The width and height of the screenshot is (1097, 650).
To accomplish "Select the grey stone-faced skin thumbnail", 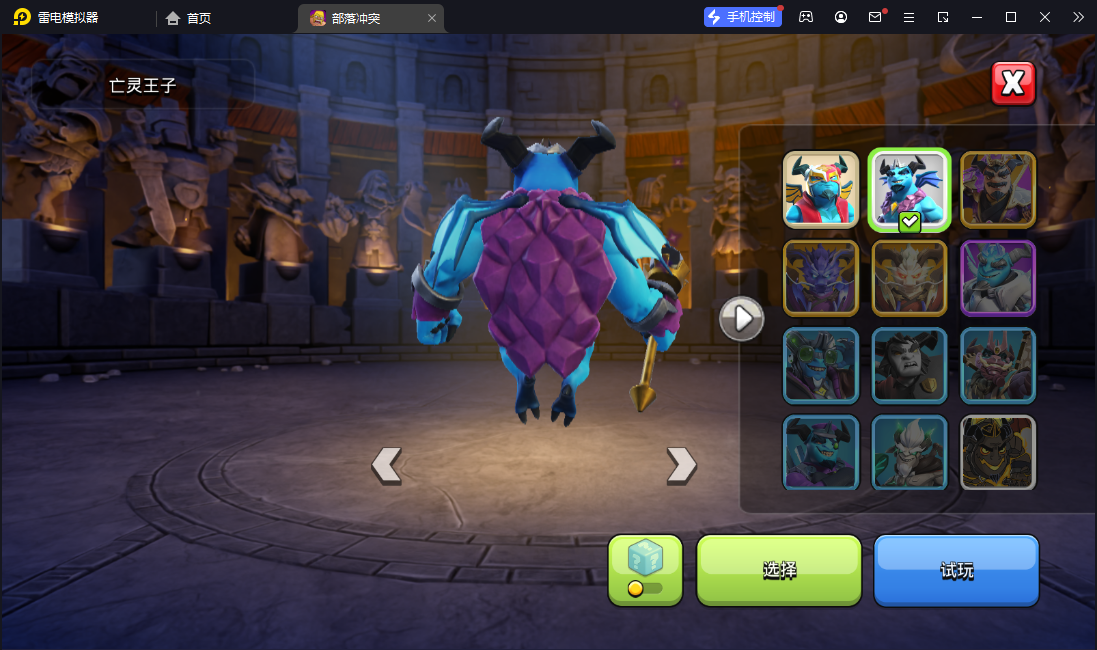I will (909, 366).
